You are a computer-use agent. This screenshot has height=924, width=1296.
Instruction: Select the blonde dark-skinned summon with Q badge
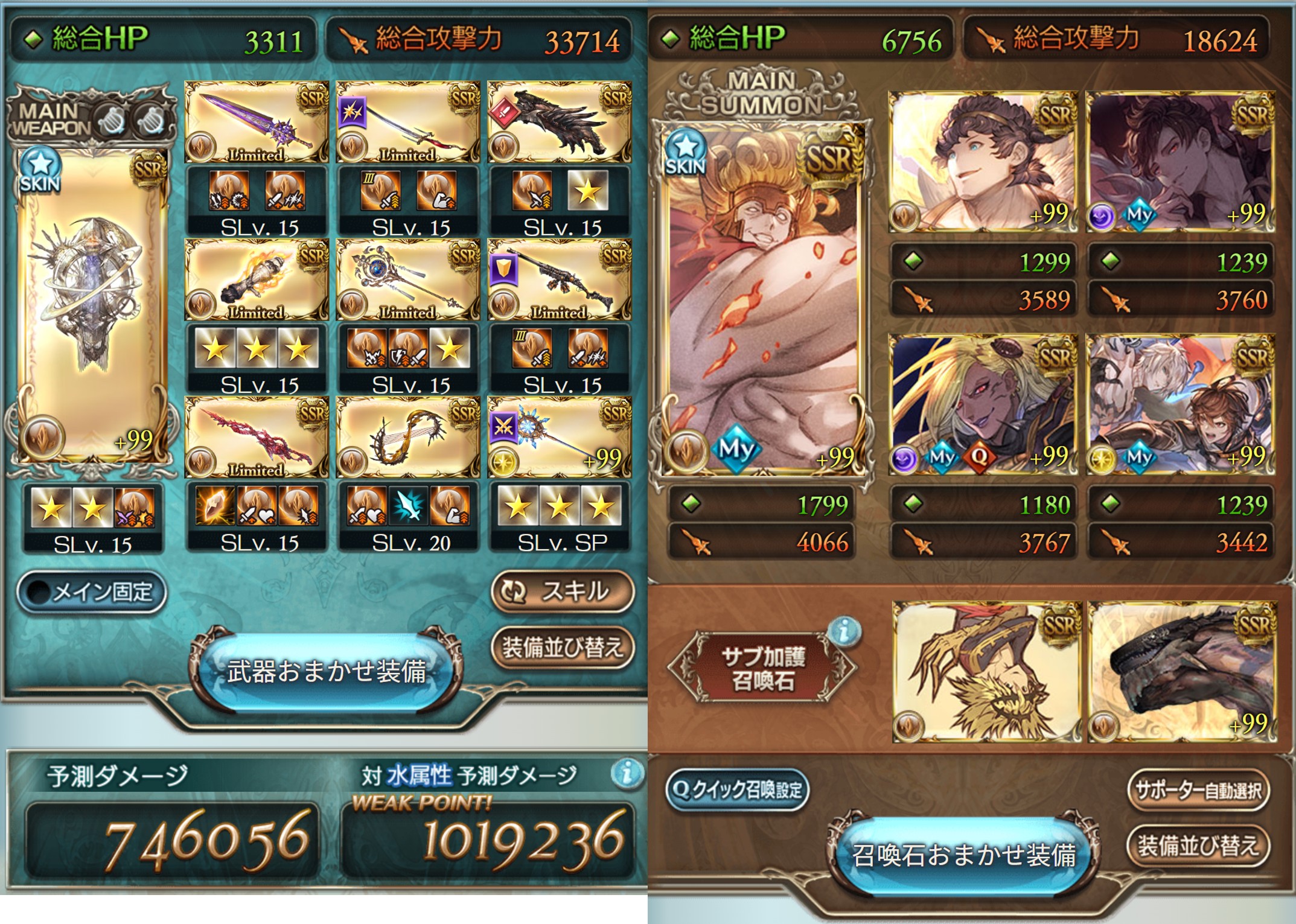point(983,404)
